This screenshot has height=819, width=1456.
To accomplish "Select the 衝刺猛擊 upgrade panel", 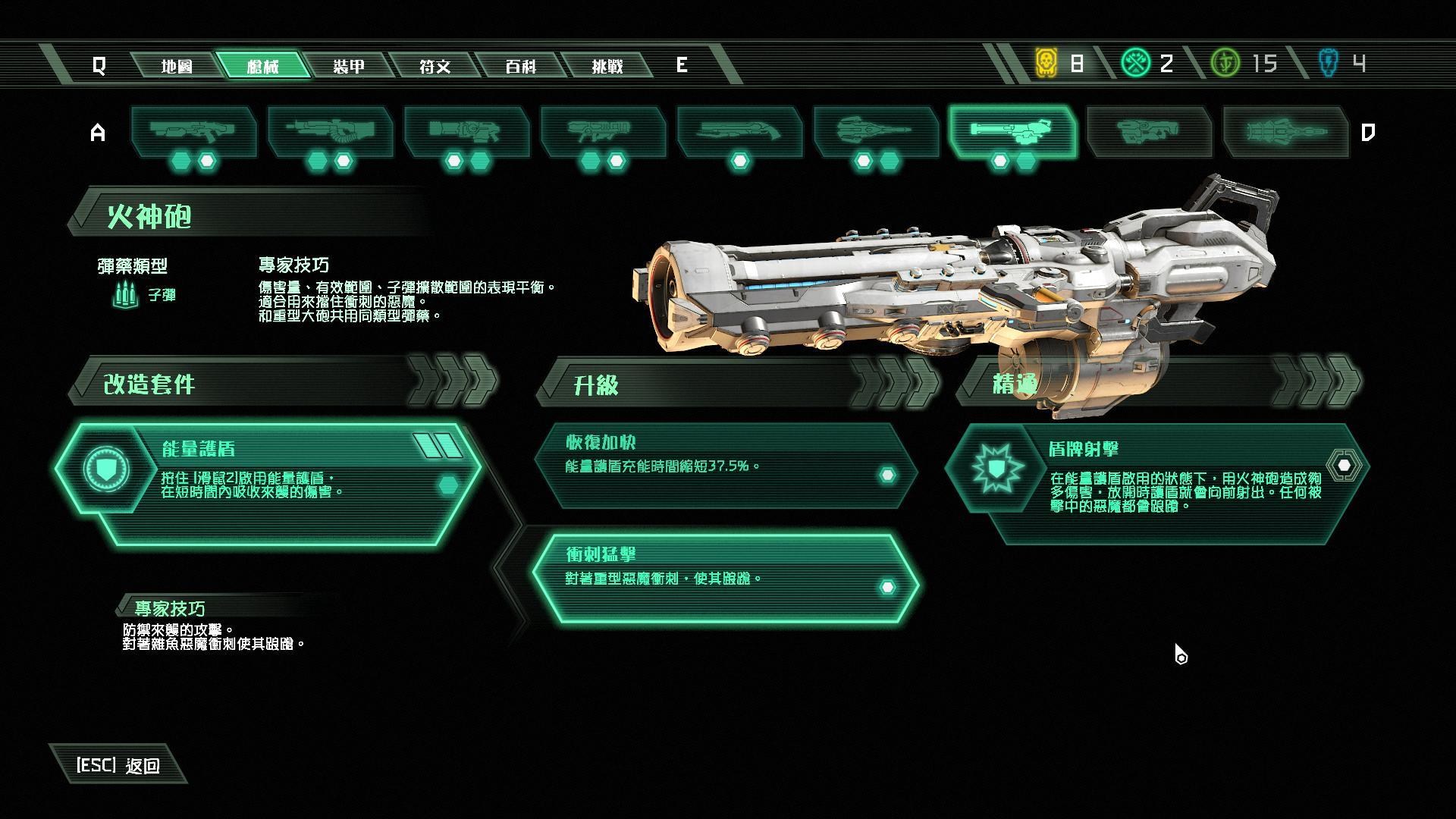I will pos(724,578).
